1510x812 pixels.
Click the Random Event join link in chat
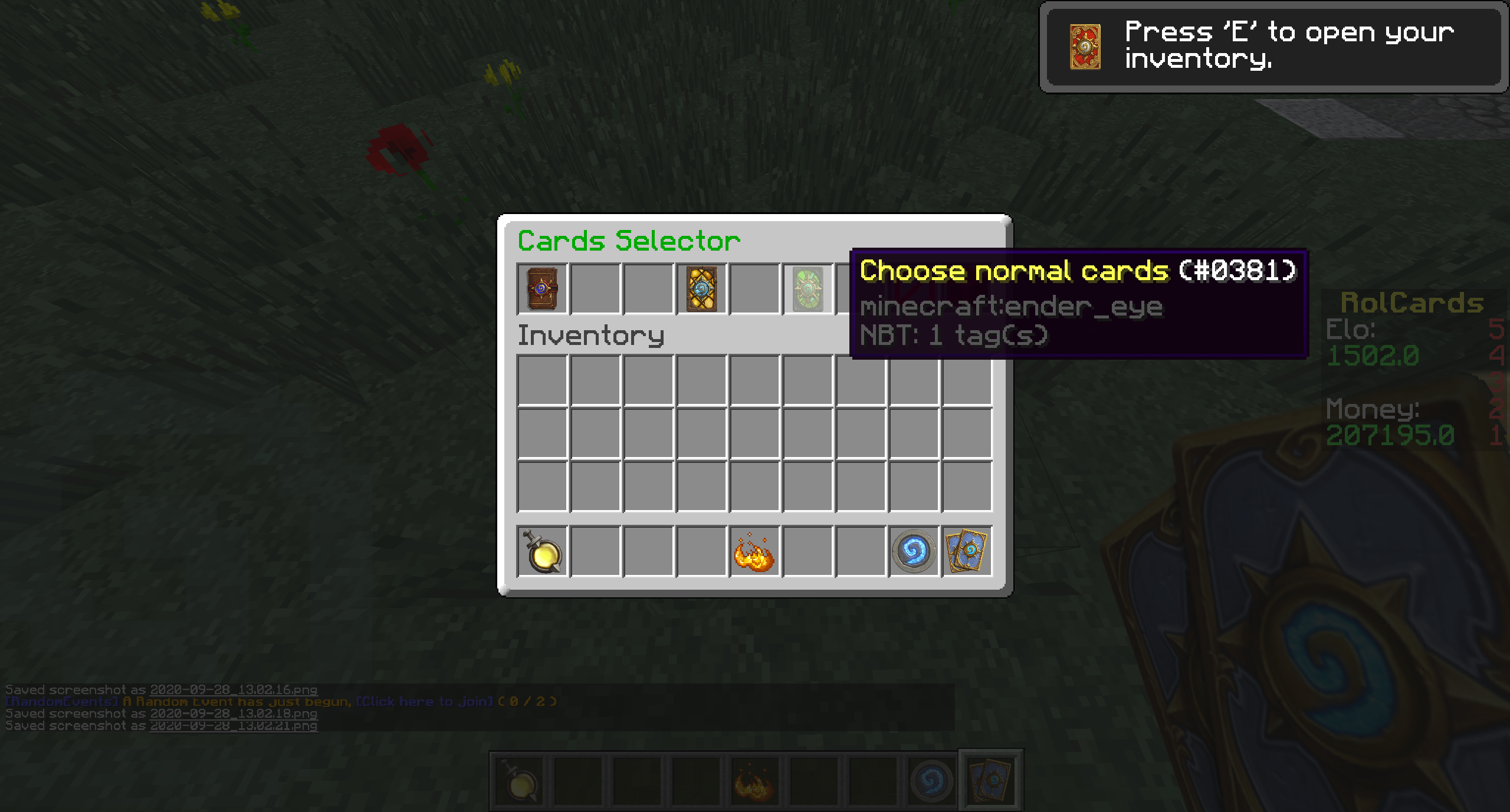coord(425,702)
